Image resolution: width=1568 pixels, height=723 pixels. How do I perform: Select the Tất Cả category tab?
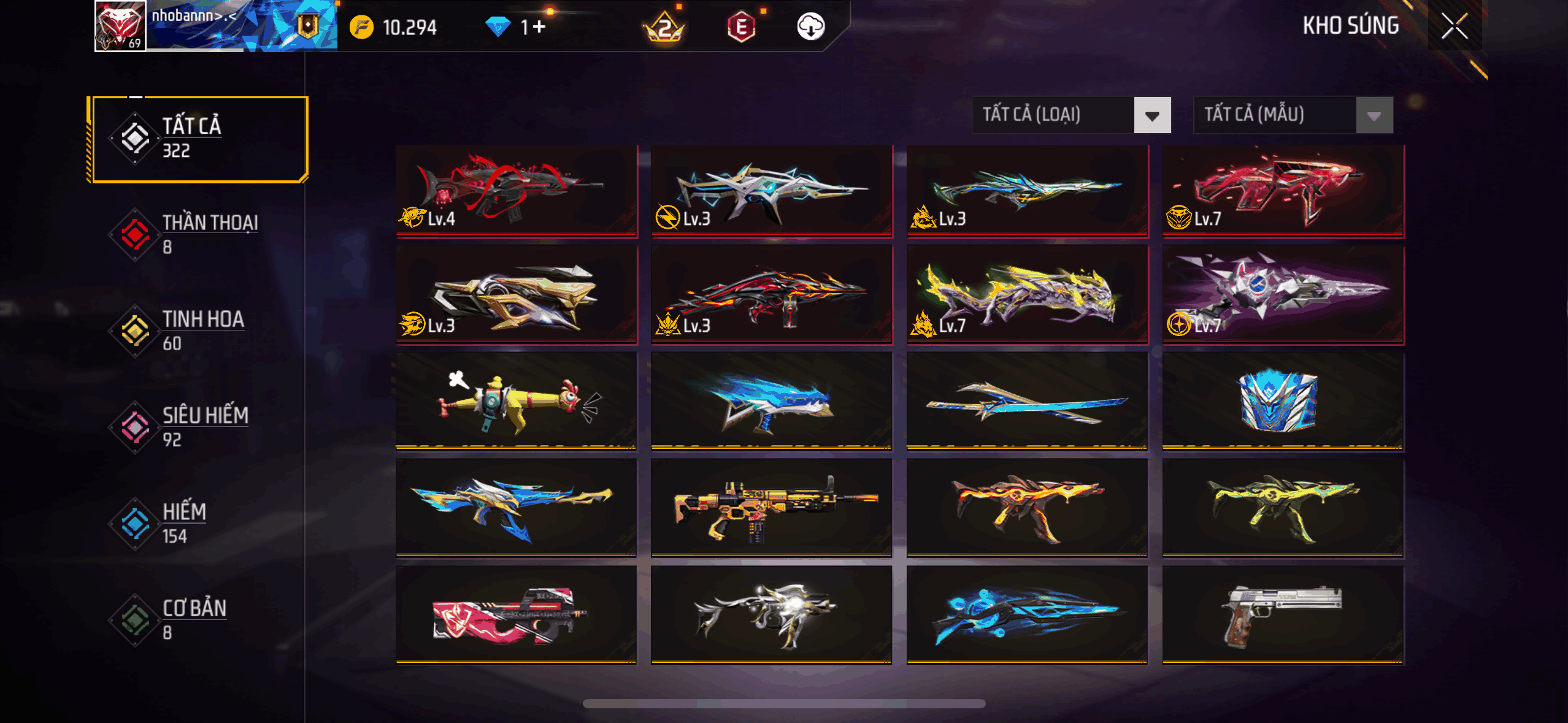(198, 139)
